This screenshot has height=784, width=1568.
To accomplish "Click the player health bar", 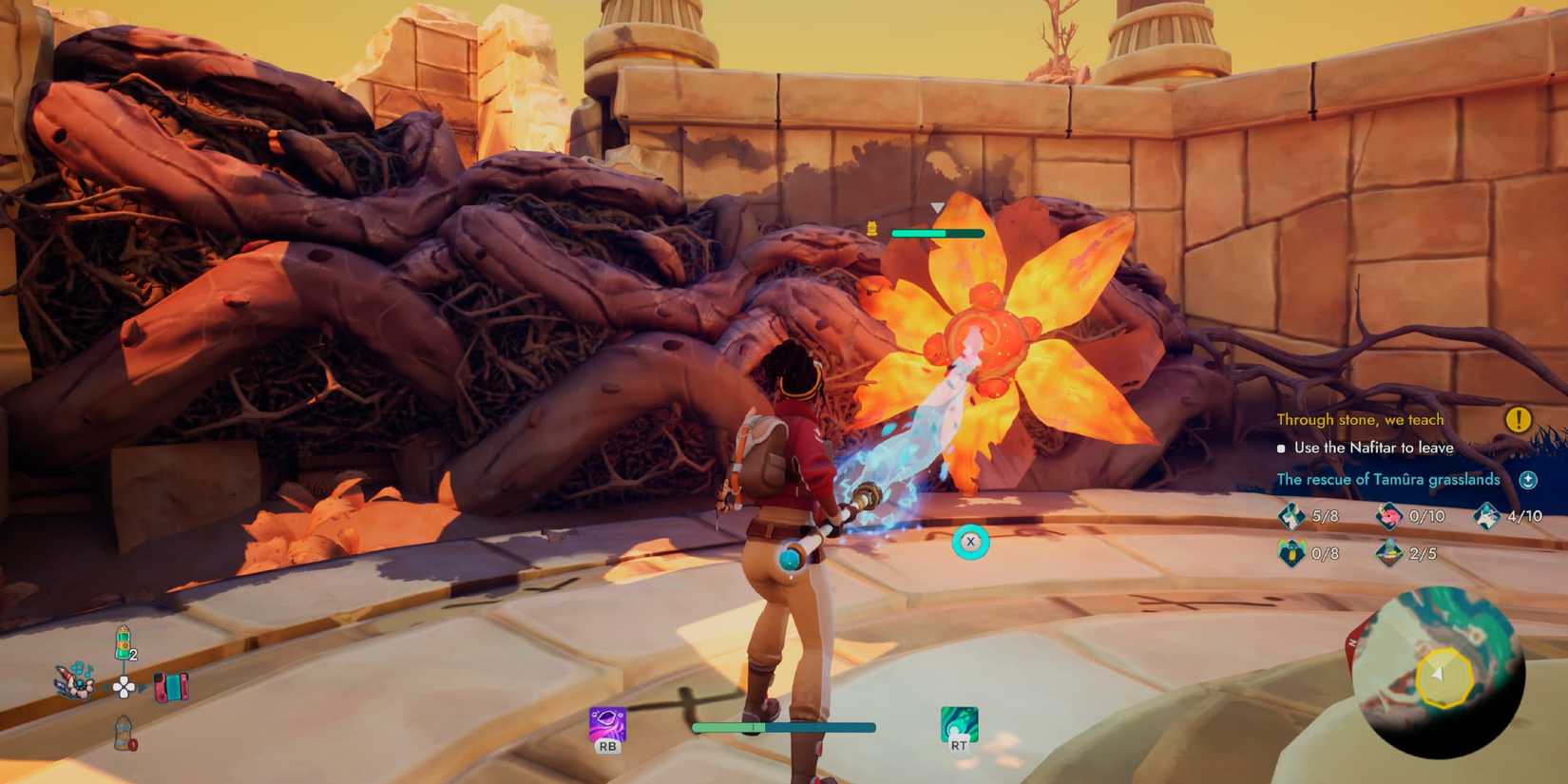I will pos(784,727).
